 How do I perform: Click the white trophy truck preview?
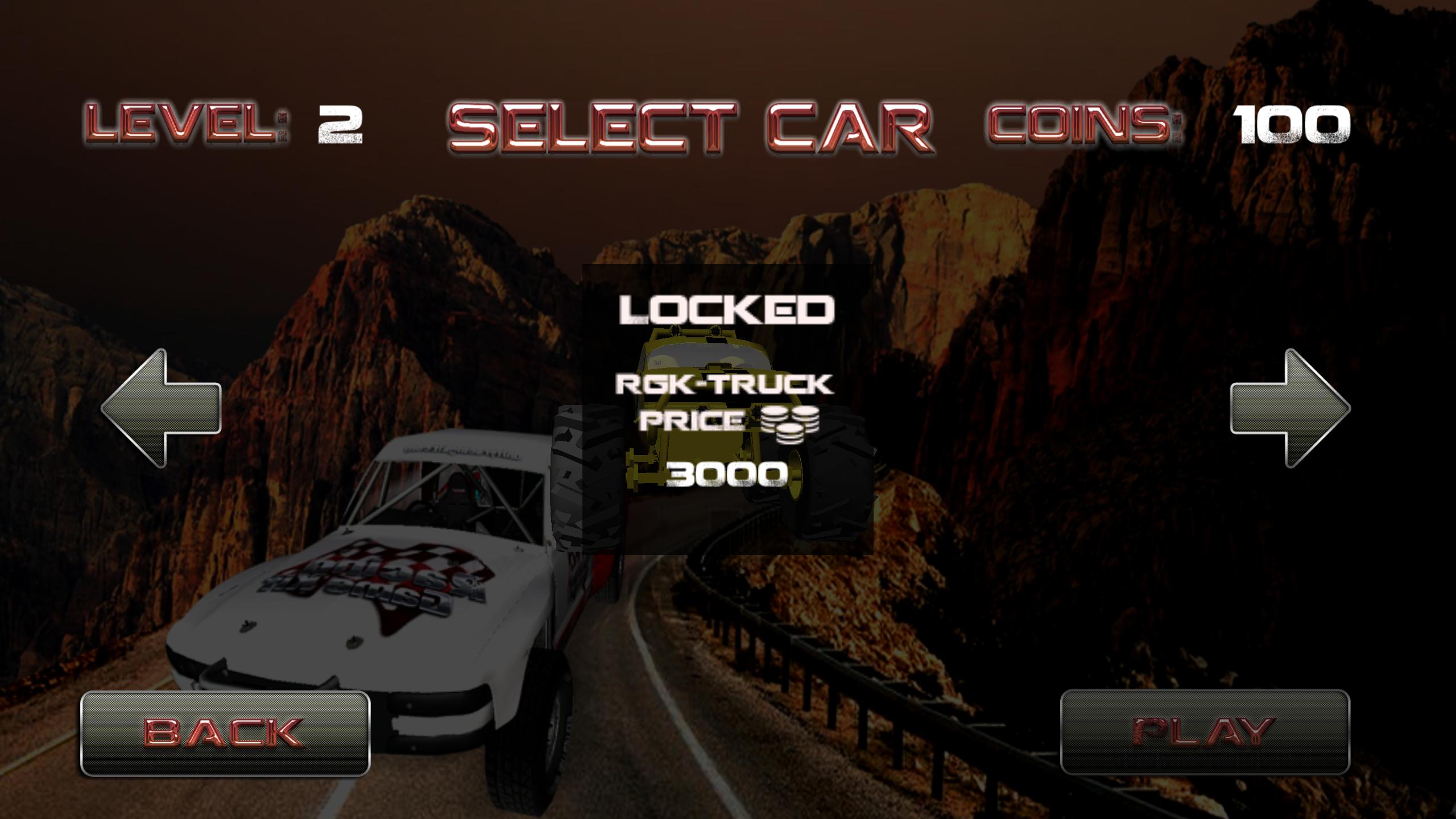tap(398, 597)
